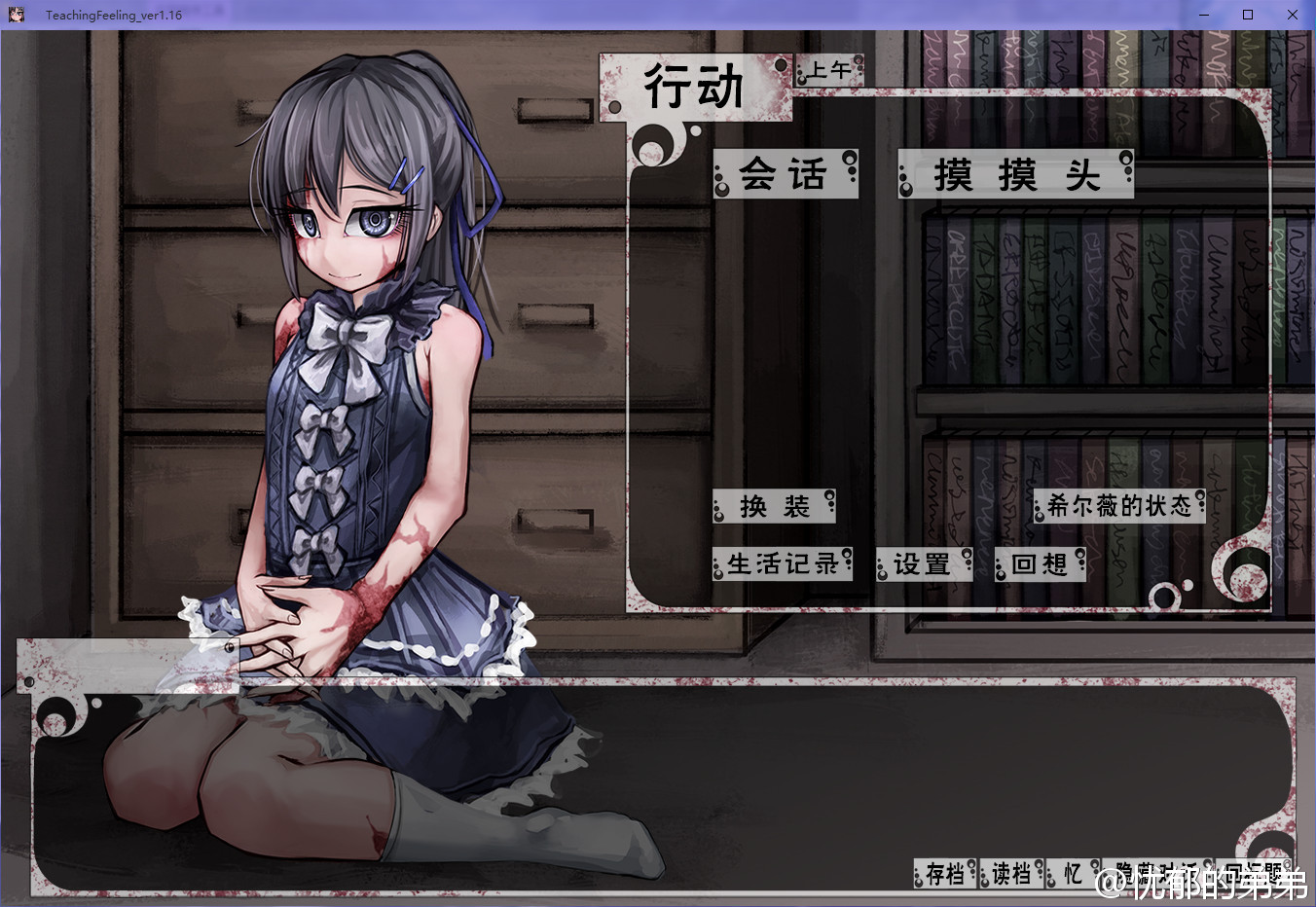Maximize the game window
The height and width of the screenshot is (907, 1316).
[x=1248, y=15]
